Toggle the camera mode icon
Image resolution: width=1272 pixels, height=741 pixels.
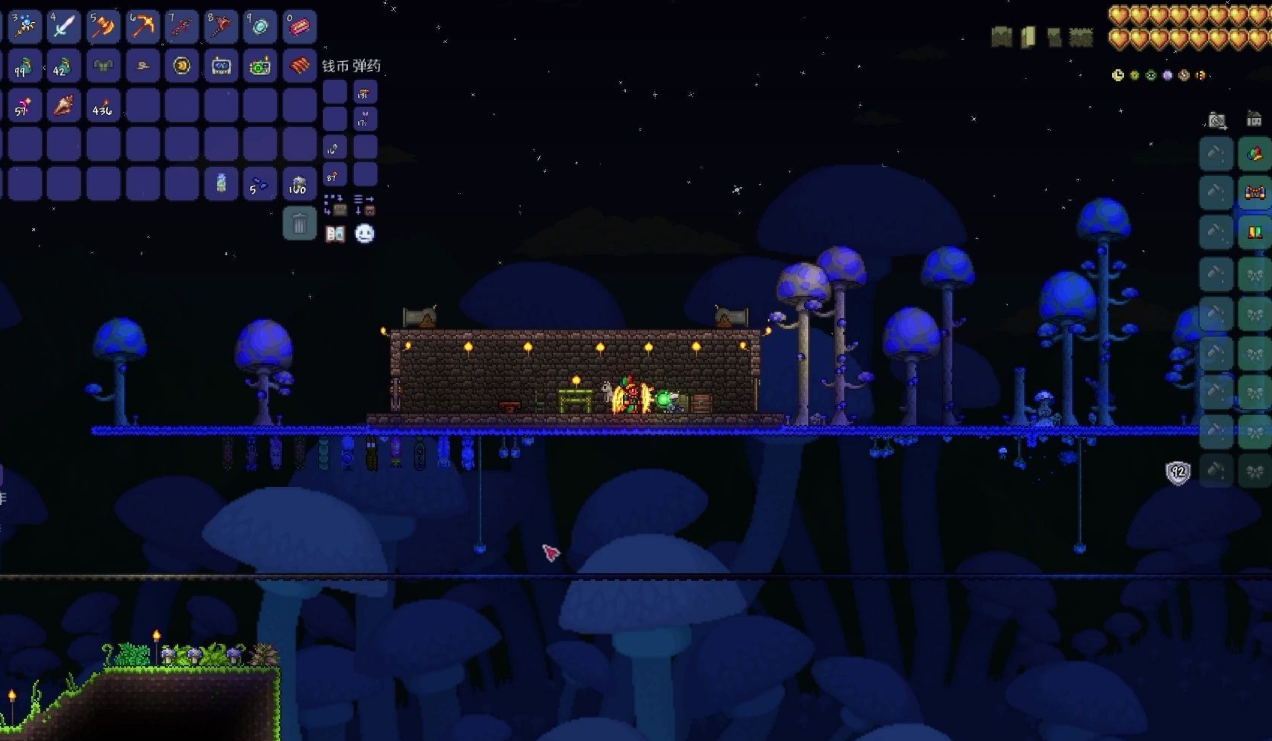[x=1217, y=121]
